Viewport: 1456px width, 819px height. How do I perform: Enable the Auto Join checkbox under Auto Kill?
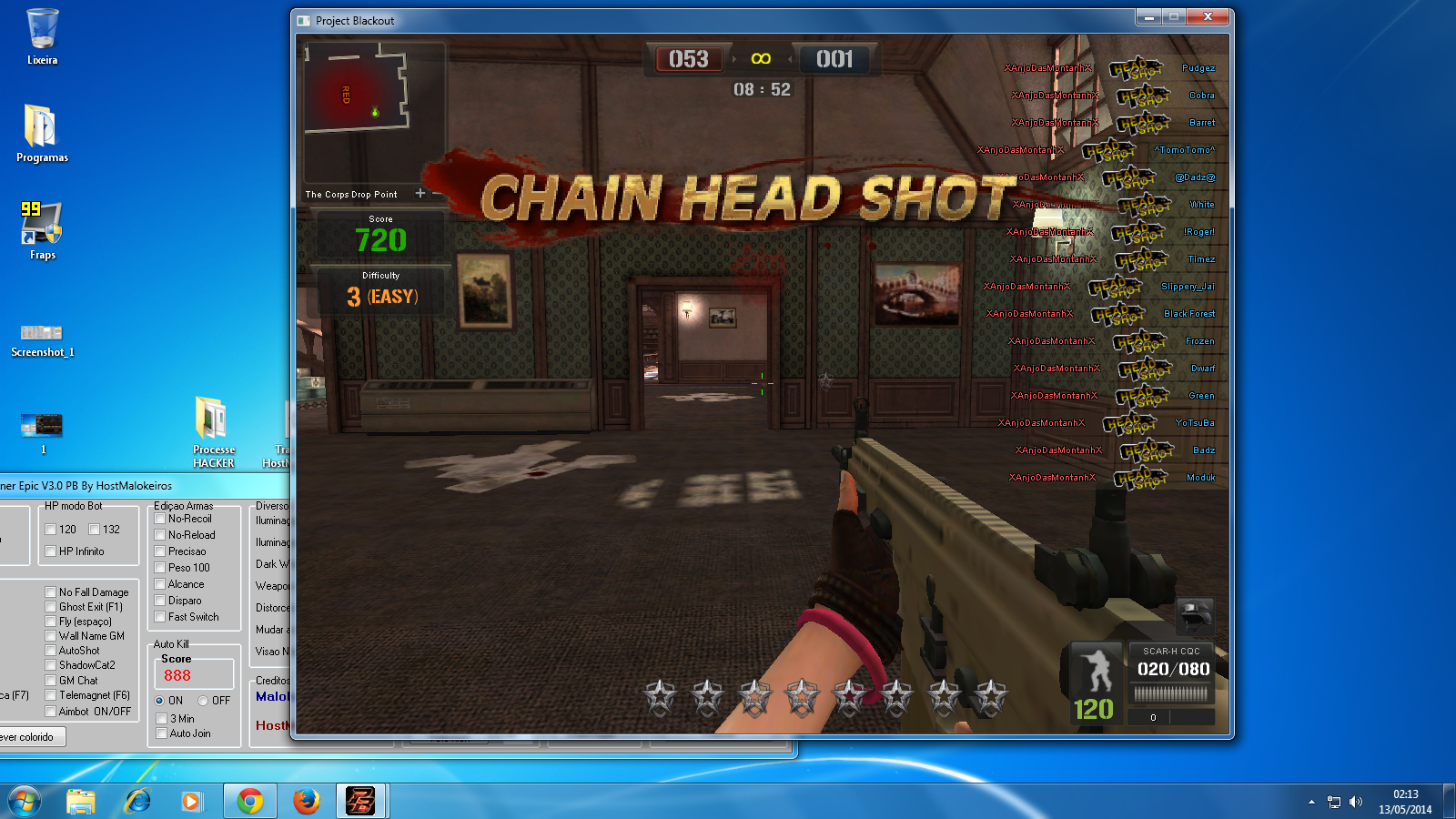160,733
